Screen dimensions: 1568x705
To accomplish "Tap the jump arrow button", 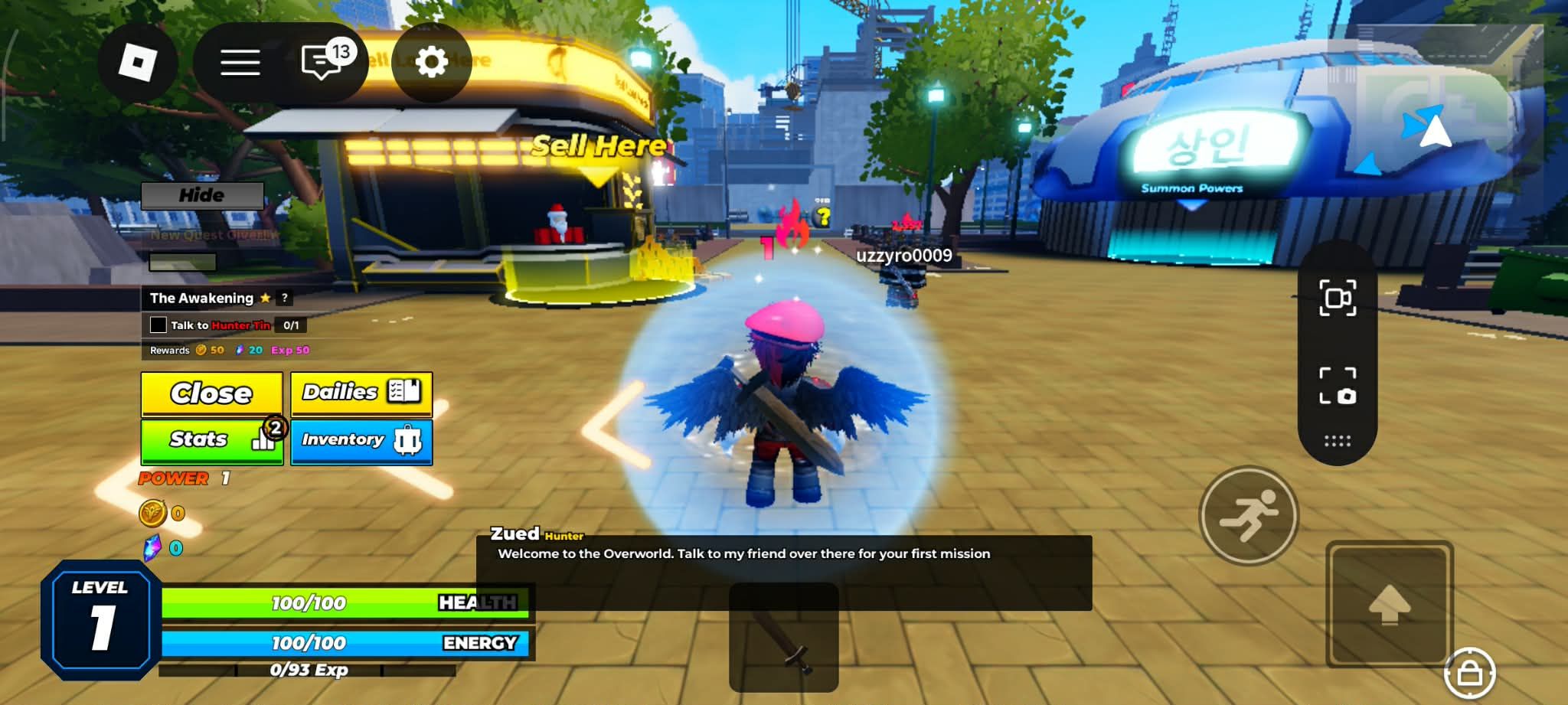I will pyautogui.click(x=1389, y=603).
